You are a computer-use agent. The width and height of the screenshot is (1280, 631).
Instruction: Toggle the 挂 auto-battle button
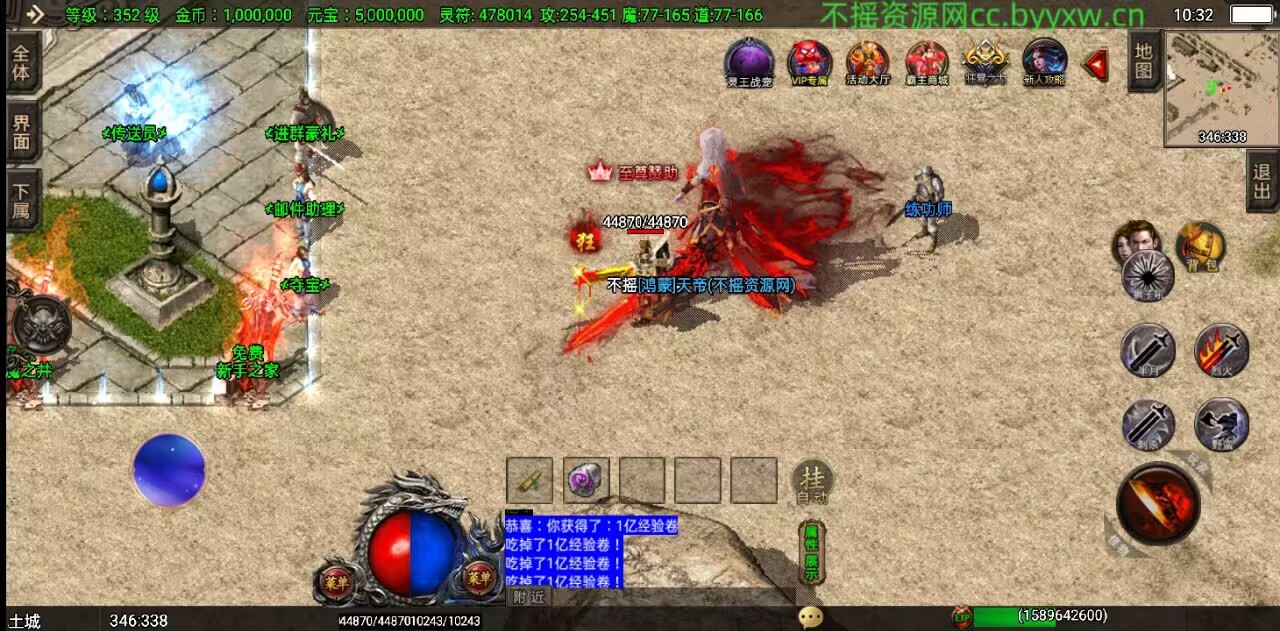pos(812,481)
